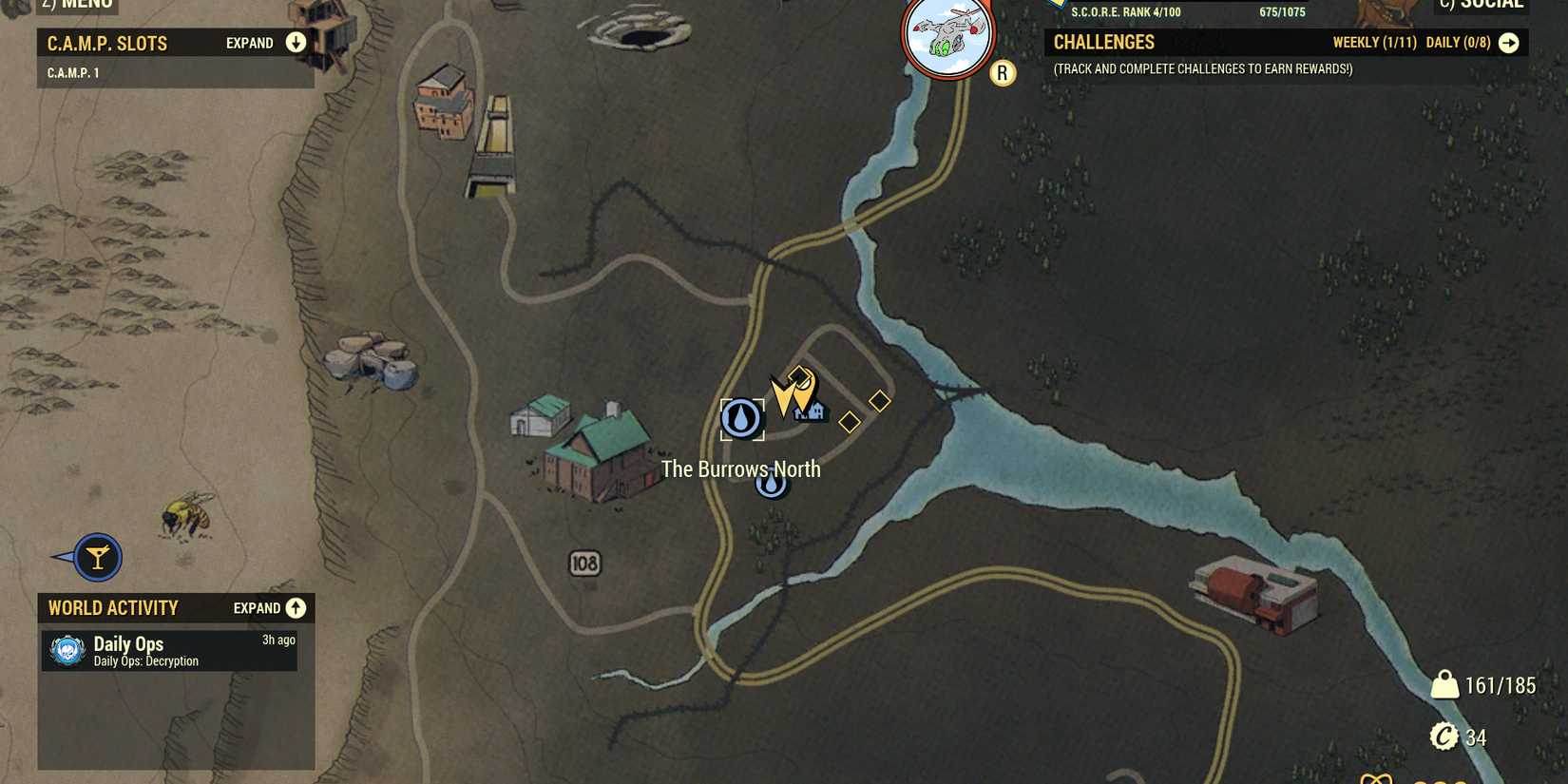Click the Daily Ops icon in World Activity panel
1568x784 pixels.
tap(65, 651)
